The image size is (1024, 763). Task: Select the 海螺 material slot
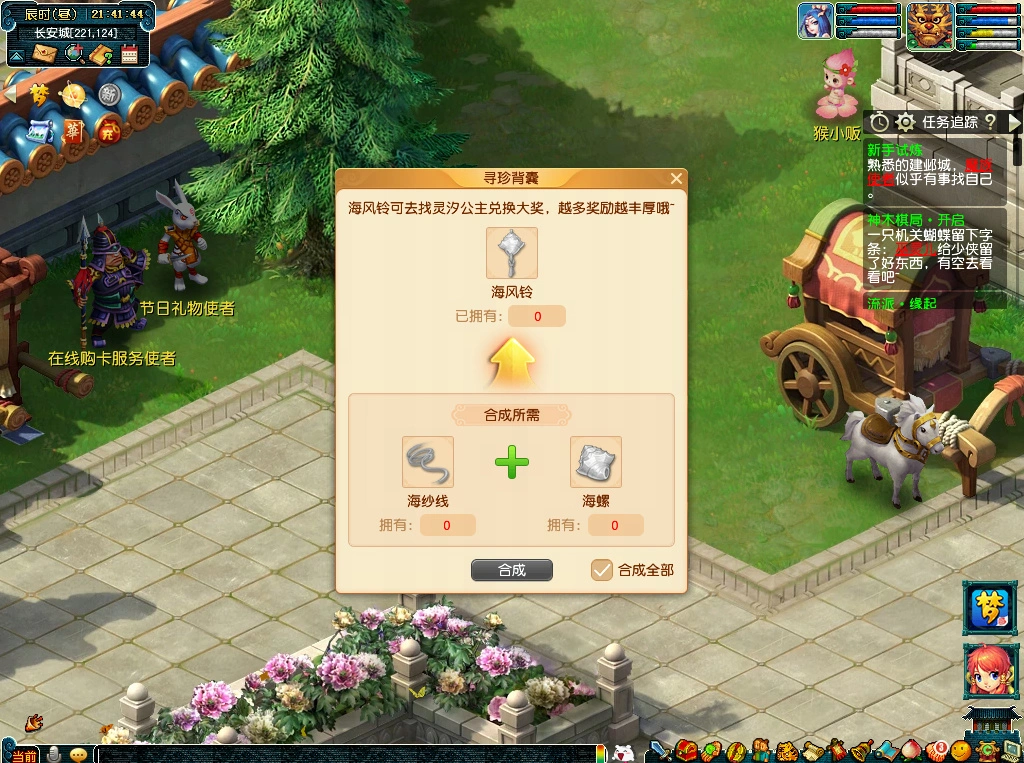[x=595, y=462]
